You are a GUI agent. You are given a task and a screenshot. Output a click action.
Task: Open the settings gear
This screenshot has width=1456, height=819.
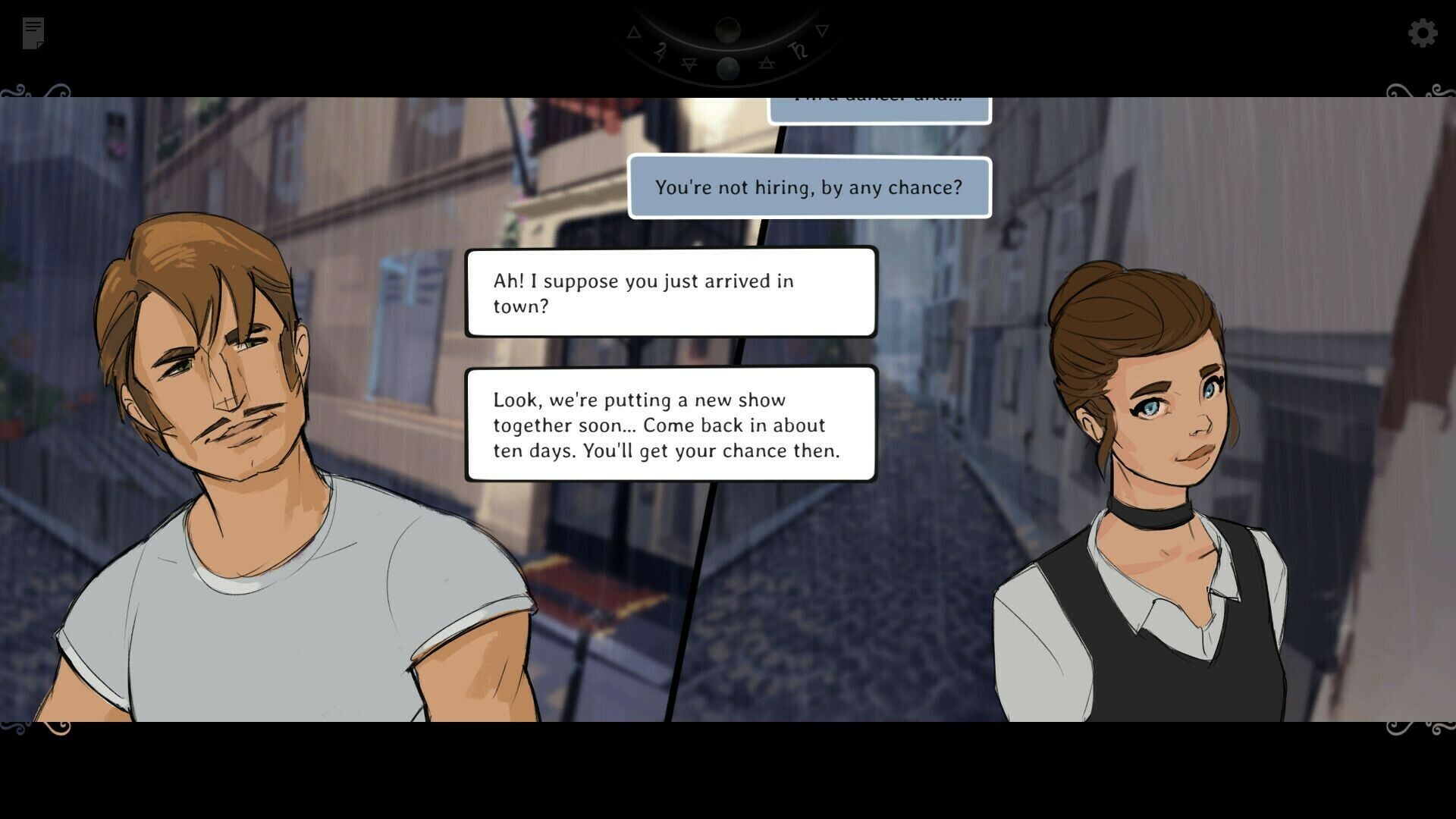point(1423,33)
